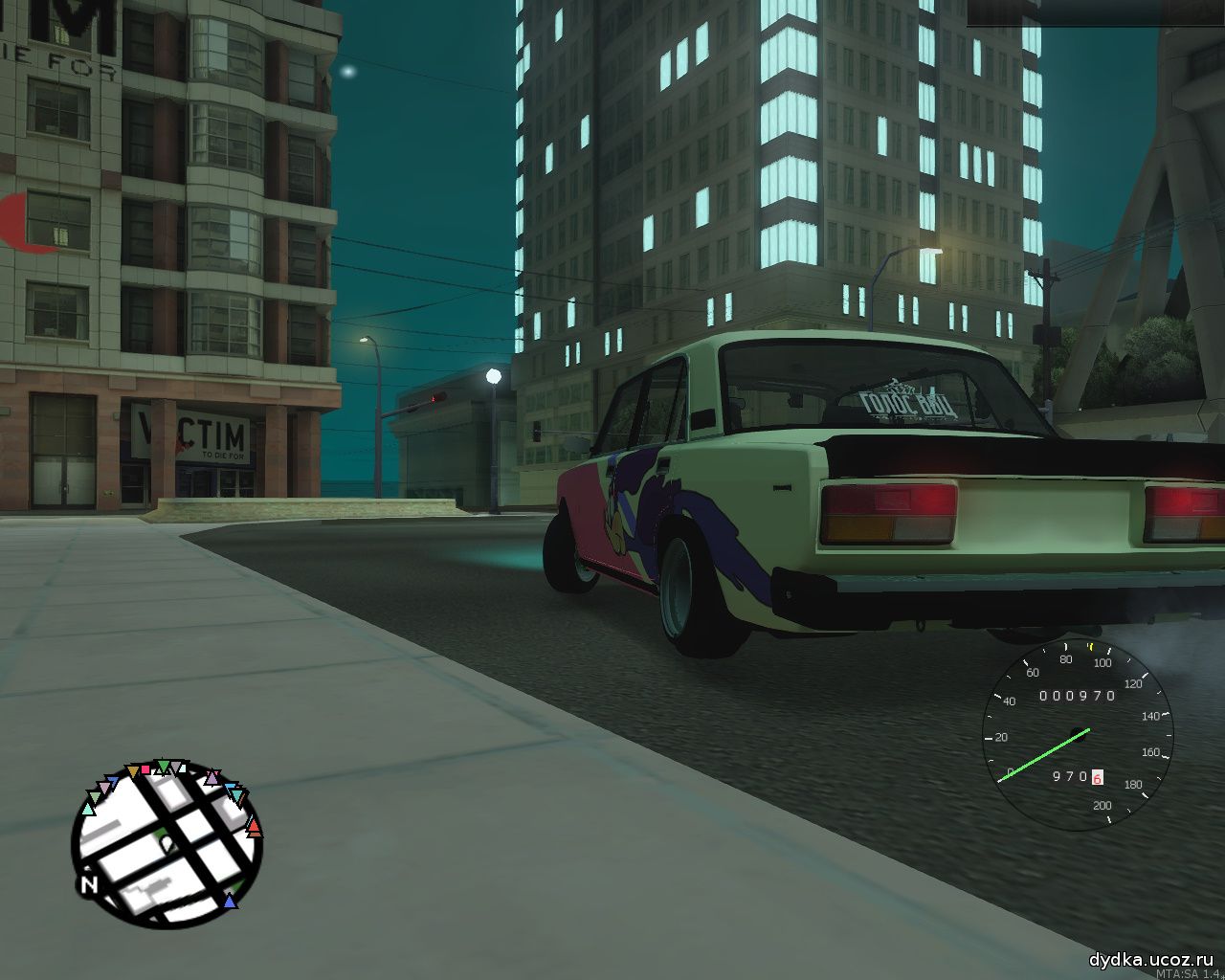Click the white player arrow on the radar
1225x980 pixels.
point(166,842)
